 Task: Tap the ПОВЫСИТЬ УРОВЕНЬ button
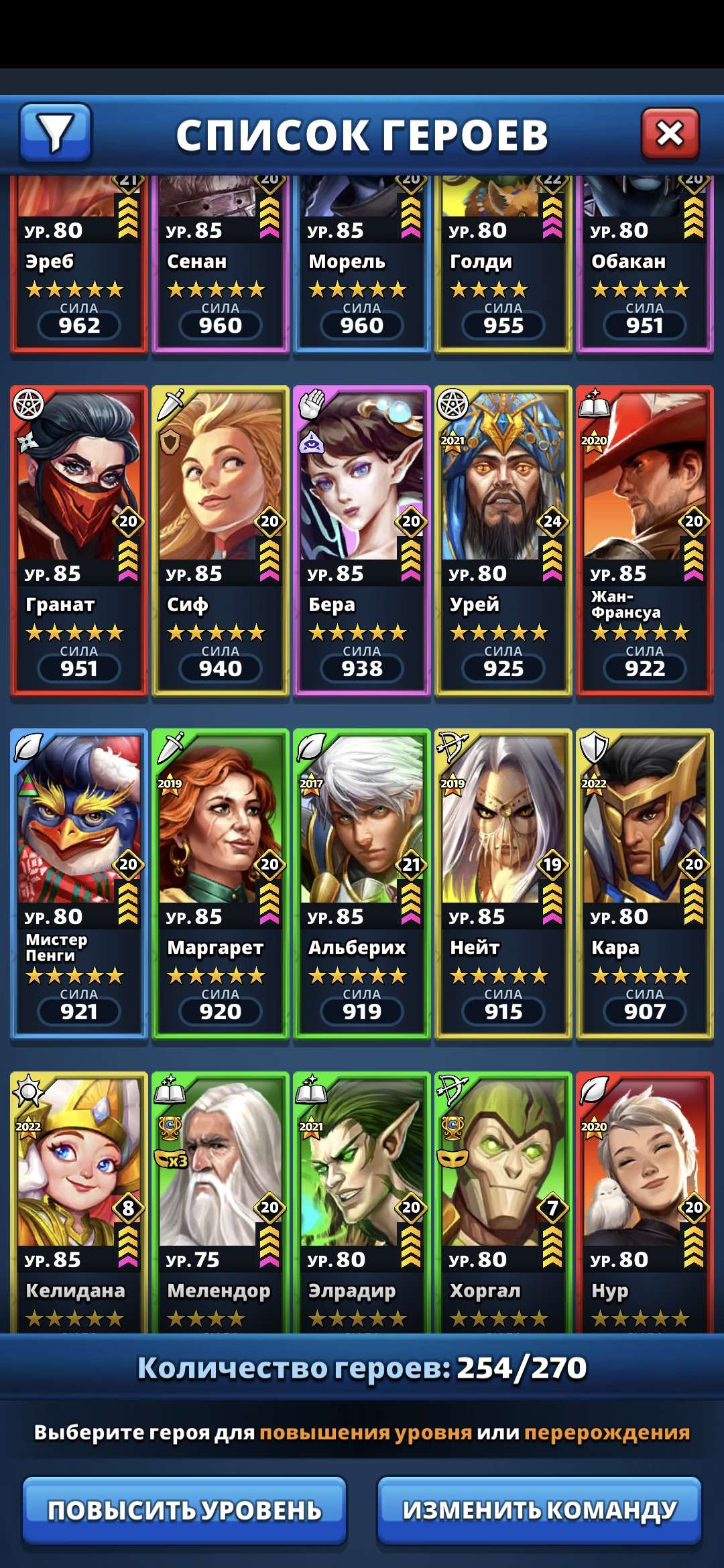point(184,1510)
